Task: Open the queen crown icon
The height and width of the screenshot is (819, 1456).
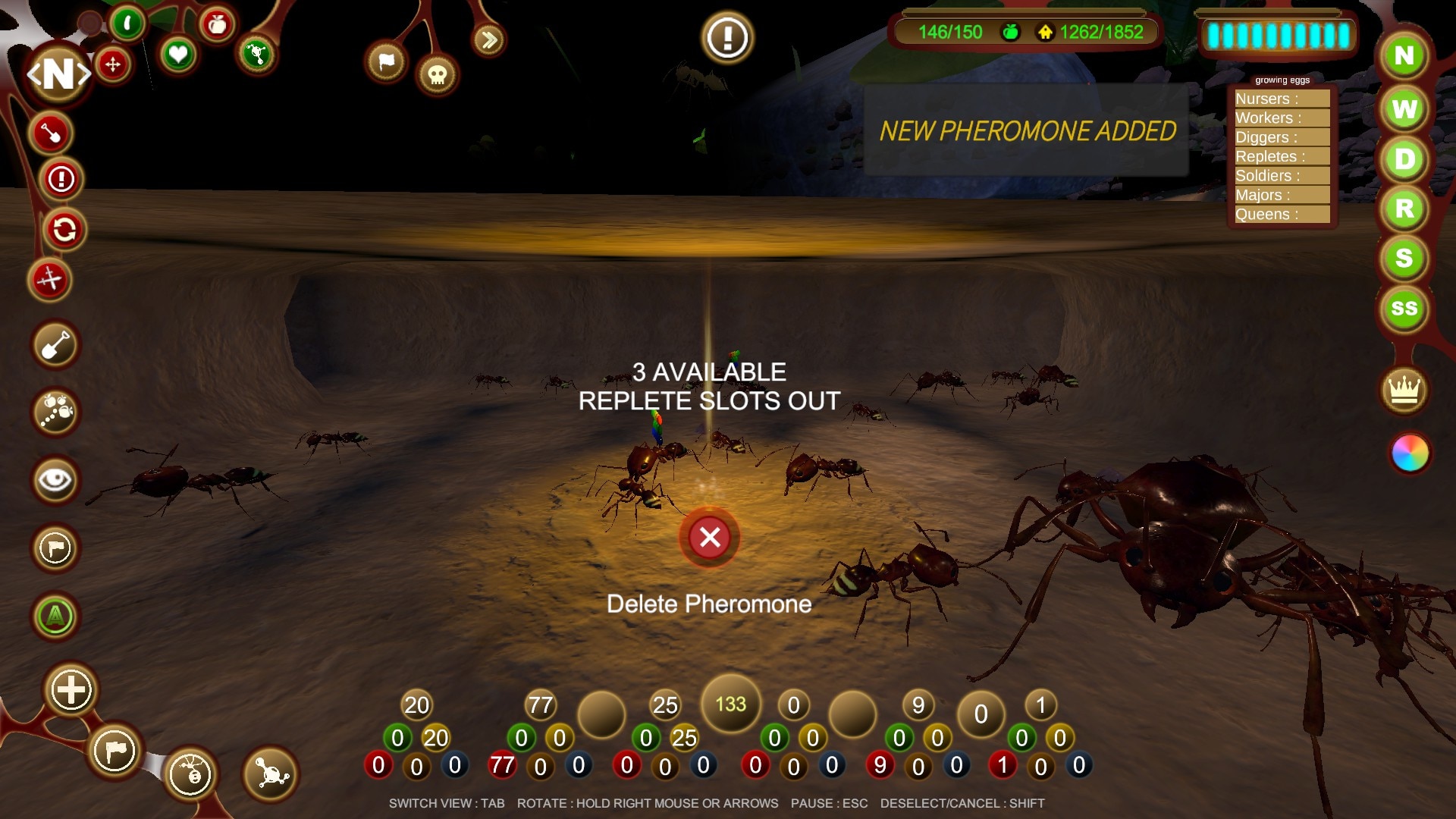Action: tap(1404, 391)
